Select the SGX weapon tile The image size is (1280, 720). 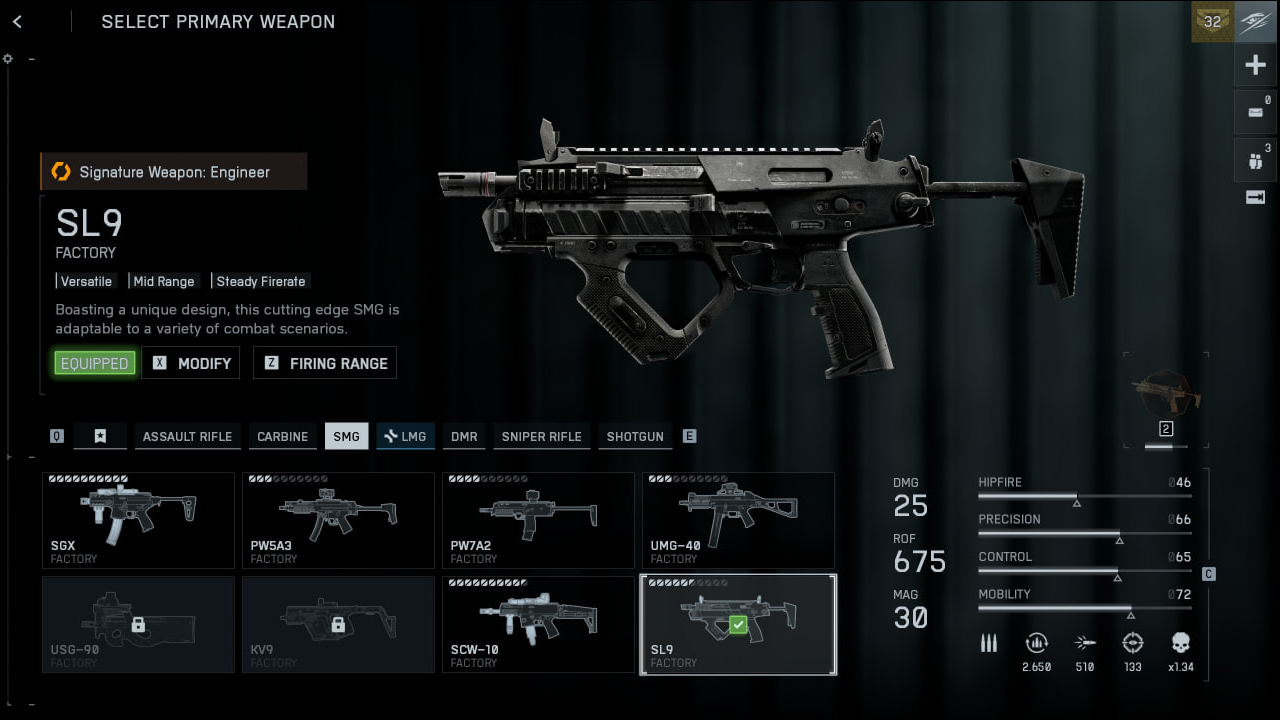click(x=138, y=520)
